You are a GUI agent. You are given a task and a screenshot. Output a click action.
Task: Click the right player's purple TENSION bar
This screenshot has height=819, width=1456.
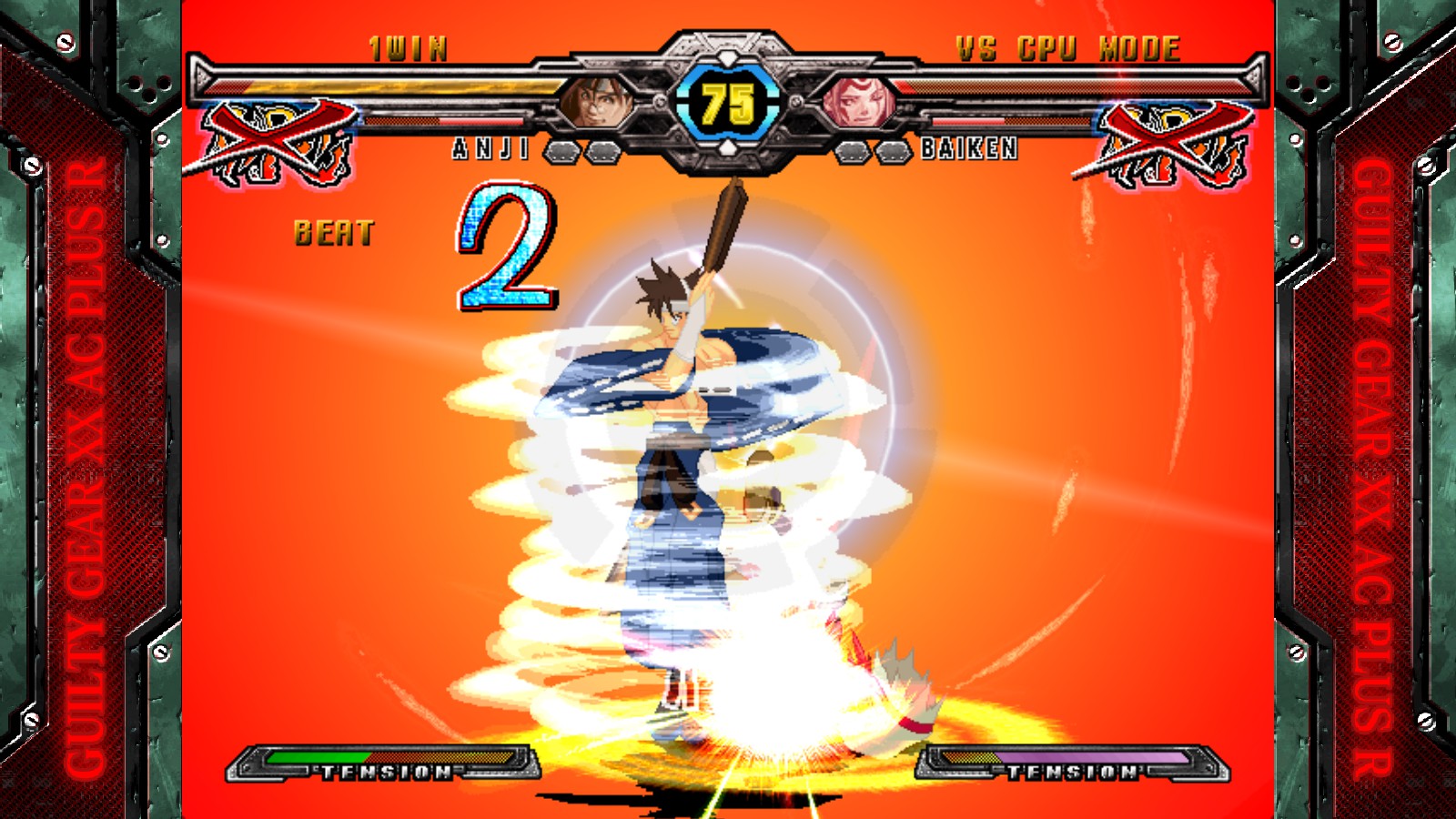pos(1092,756)
